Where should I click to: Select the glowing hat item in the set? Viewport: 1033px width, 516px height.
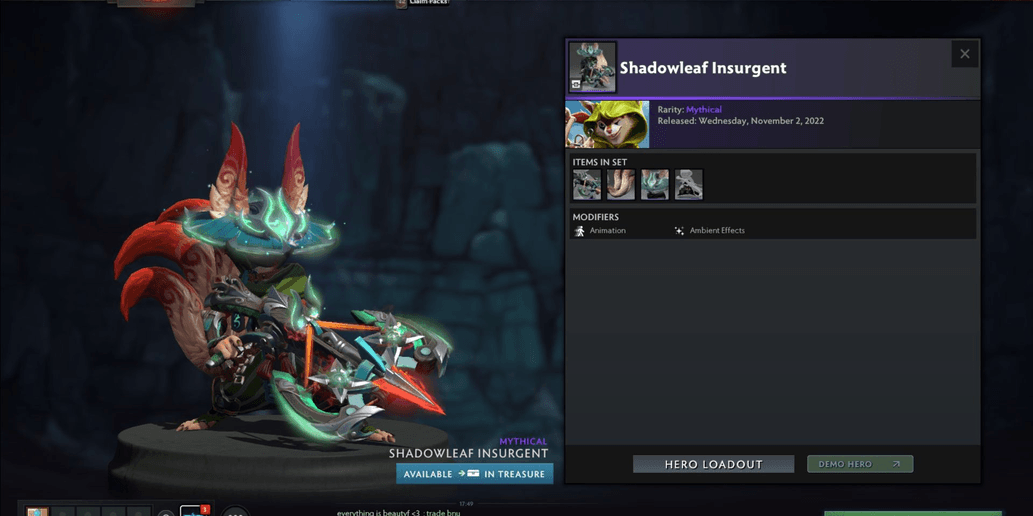tap(655, 184)
